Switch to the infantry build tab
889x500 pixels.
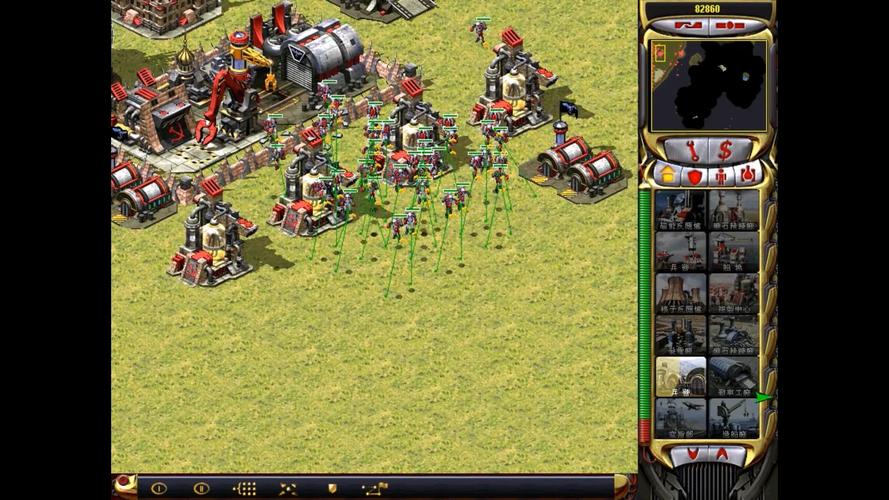tap(721, 175)
